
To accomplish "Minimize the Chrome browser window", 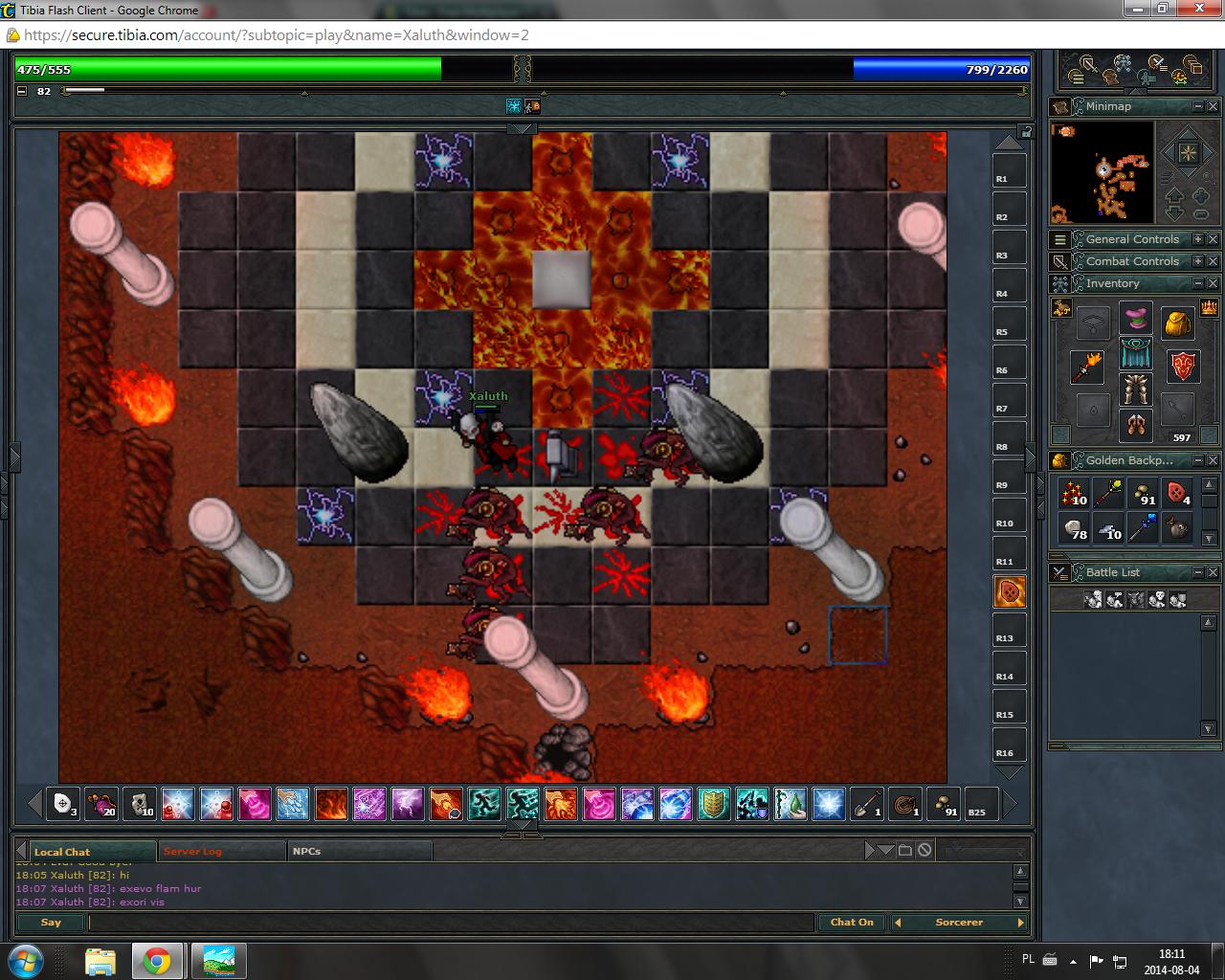I will coord(1137,9).
